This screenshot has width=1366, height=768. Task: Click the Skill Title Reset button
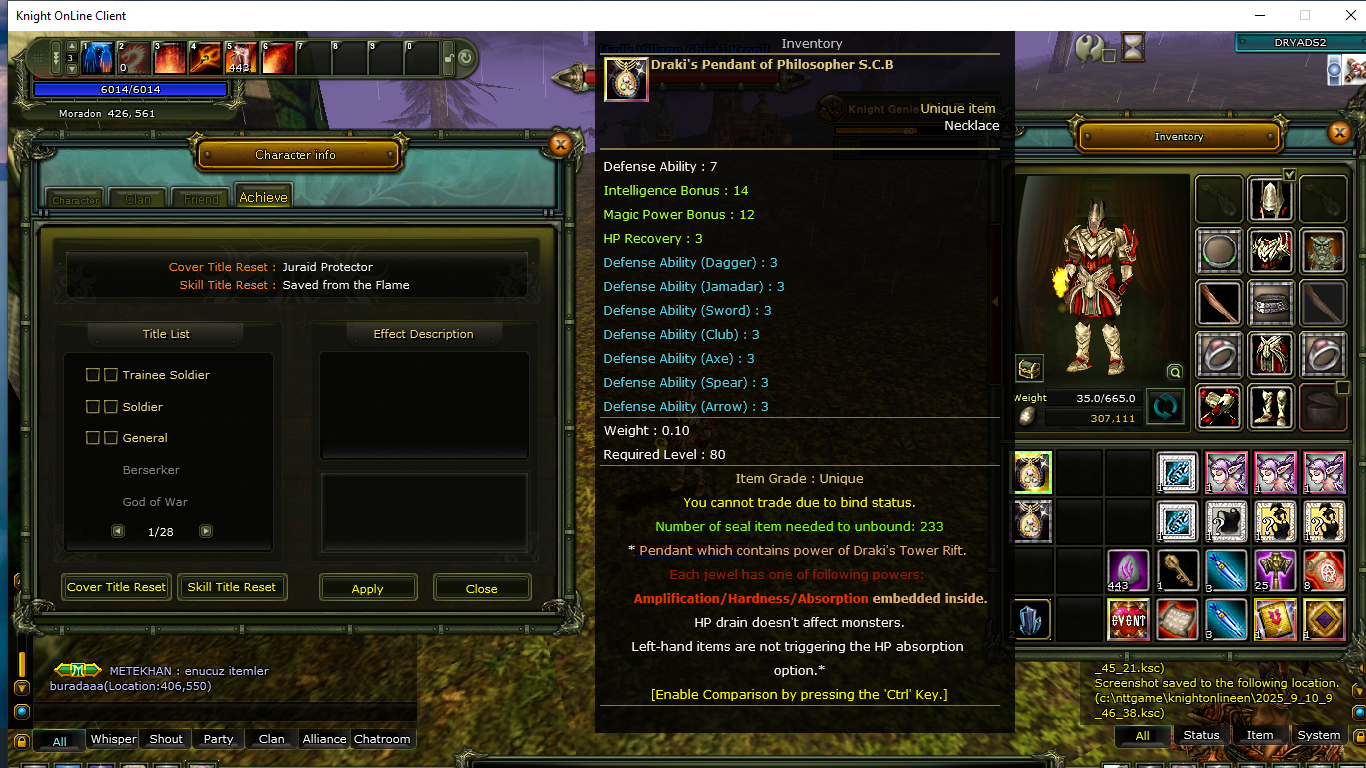(x=232, y=587)
